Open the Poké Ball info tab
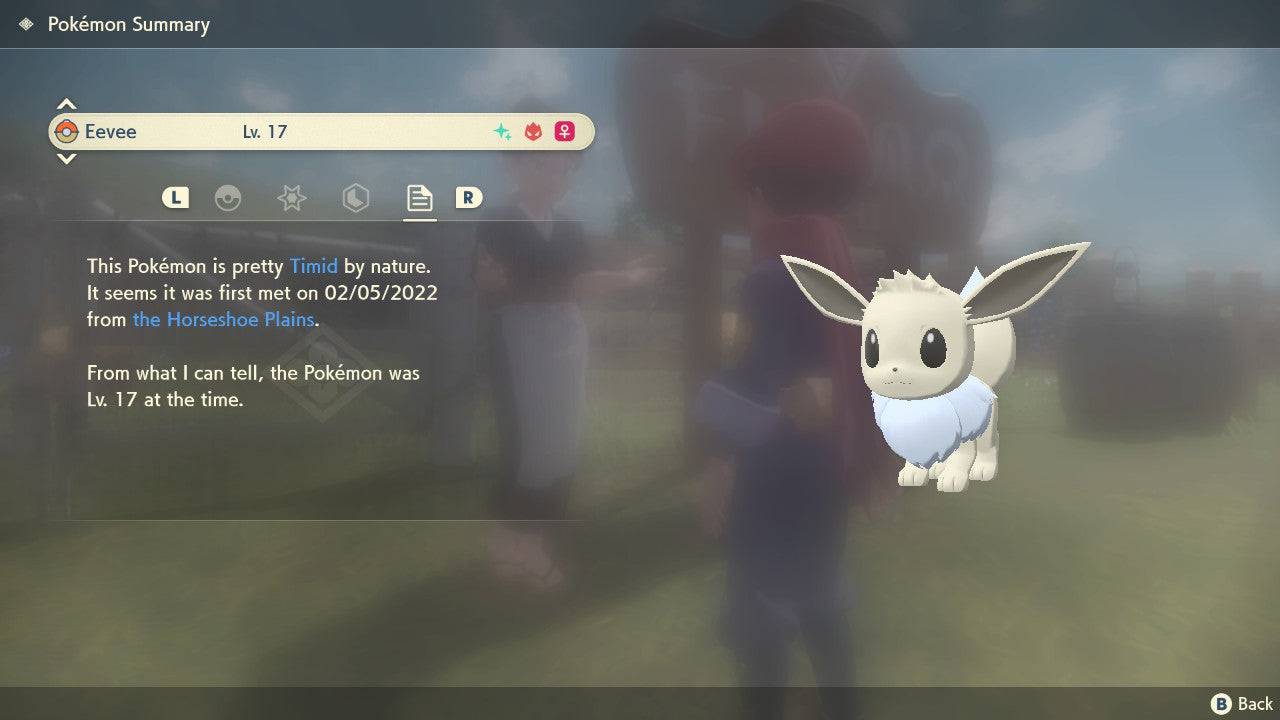Screen dimensions: 1280x720 click(230, 198)
